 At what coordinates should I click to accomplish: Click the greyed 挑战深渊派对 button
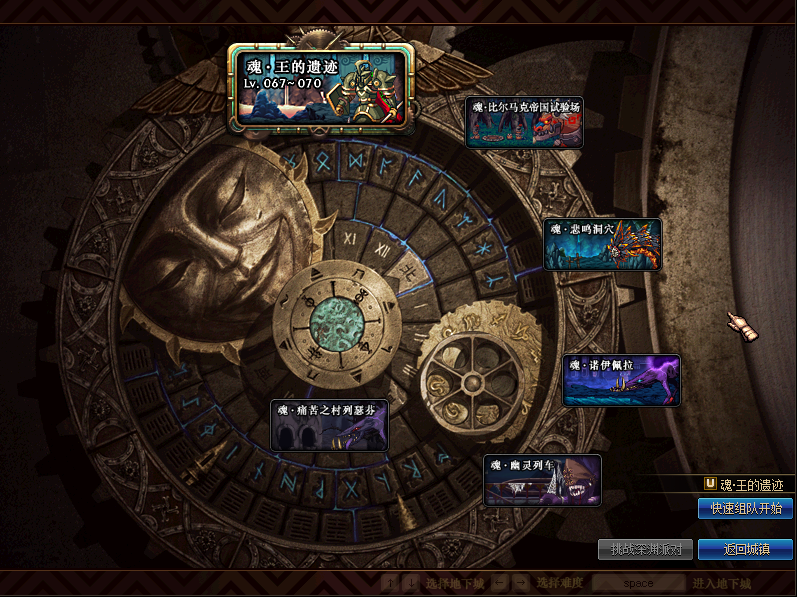tap(645, 550)
